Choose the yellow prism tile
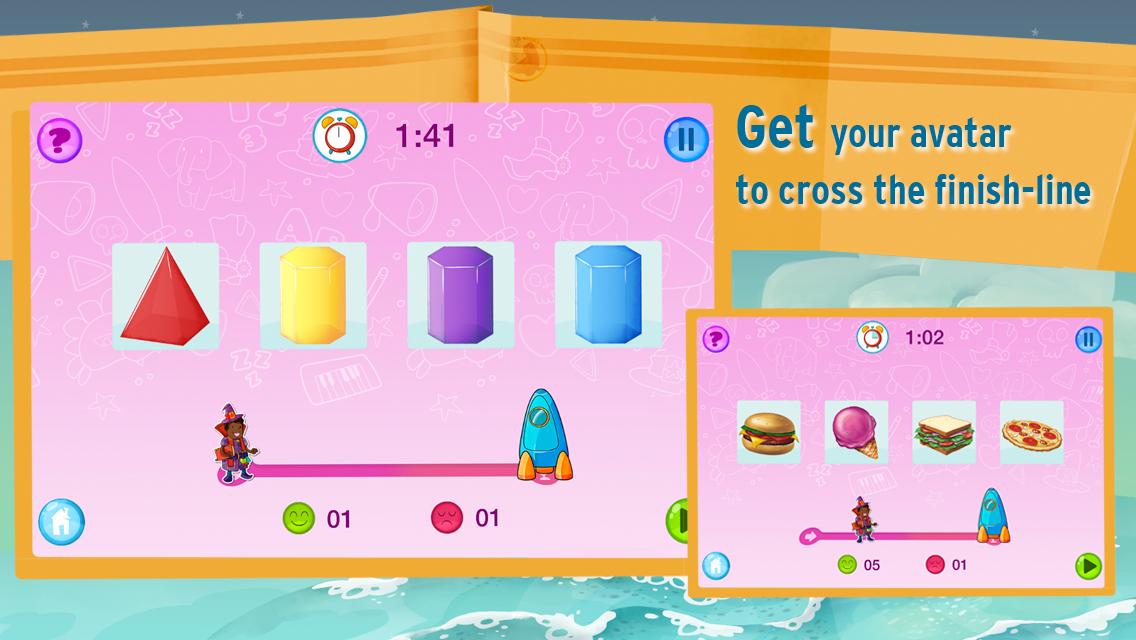This screenshot has height=640, width=1136. 313,296
